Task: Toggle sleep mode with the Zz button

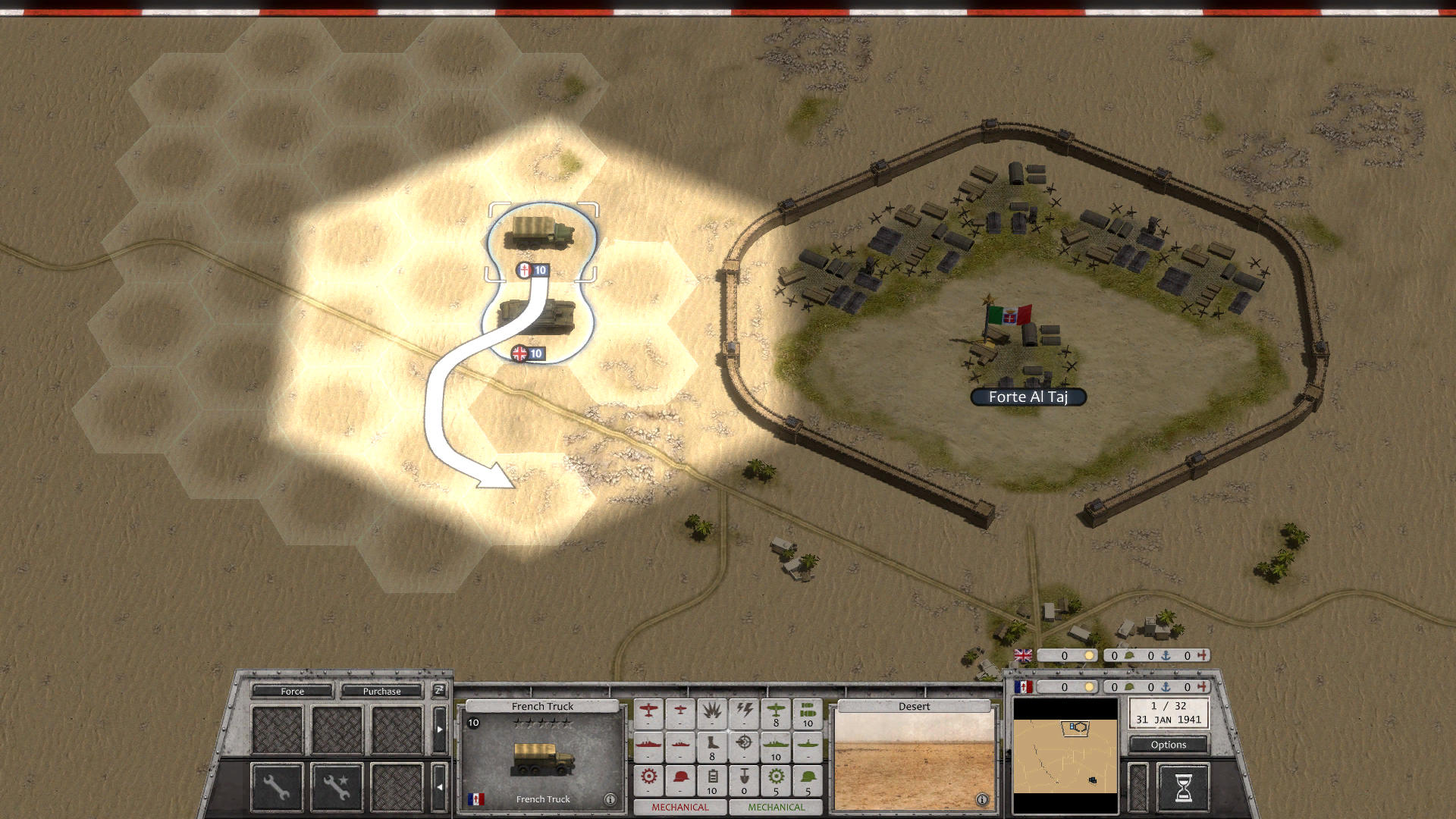Action: coord(439,692)
